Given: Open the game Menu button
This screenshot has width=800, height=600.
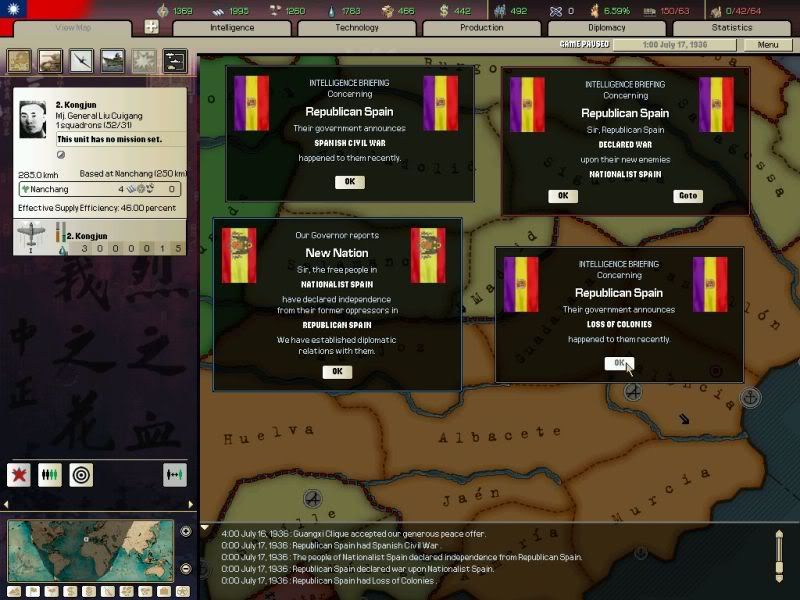Looking at the screenshot, I should [768, 45].
